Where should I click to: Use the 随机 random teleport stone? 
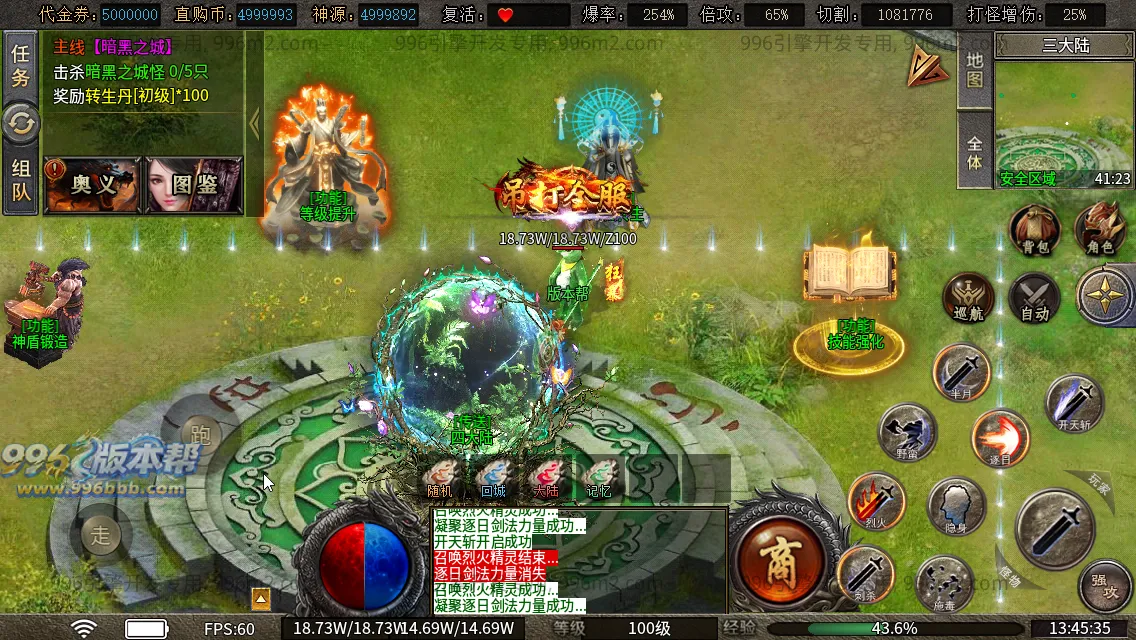(x=439, y=476)
